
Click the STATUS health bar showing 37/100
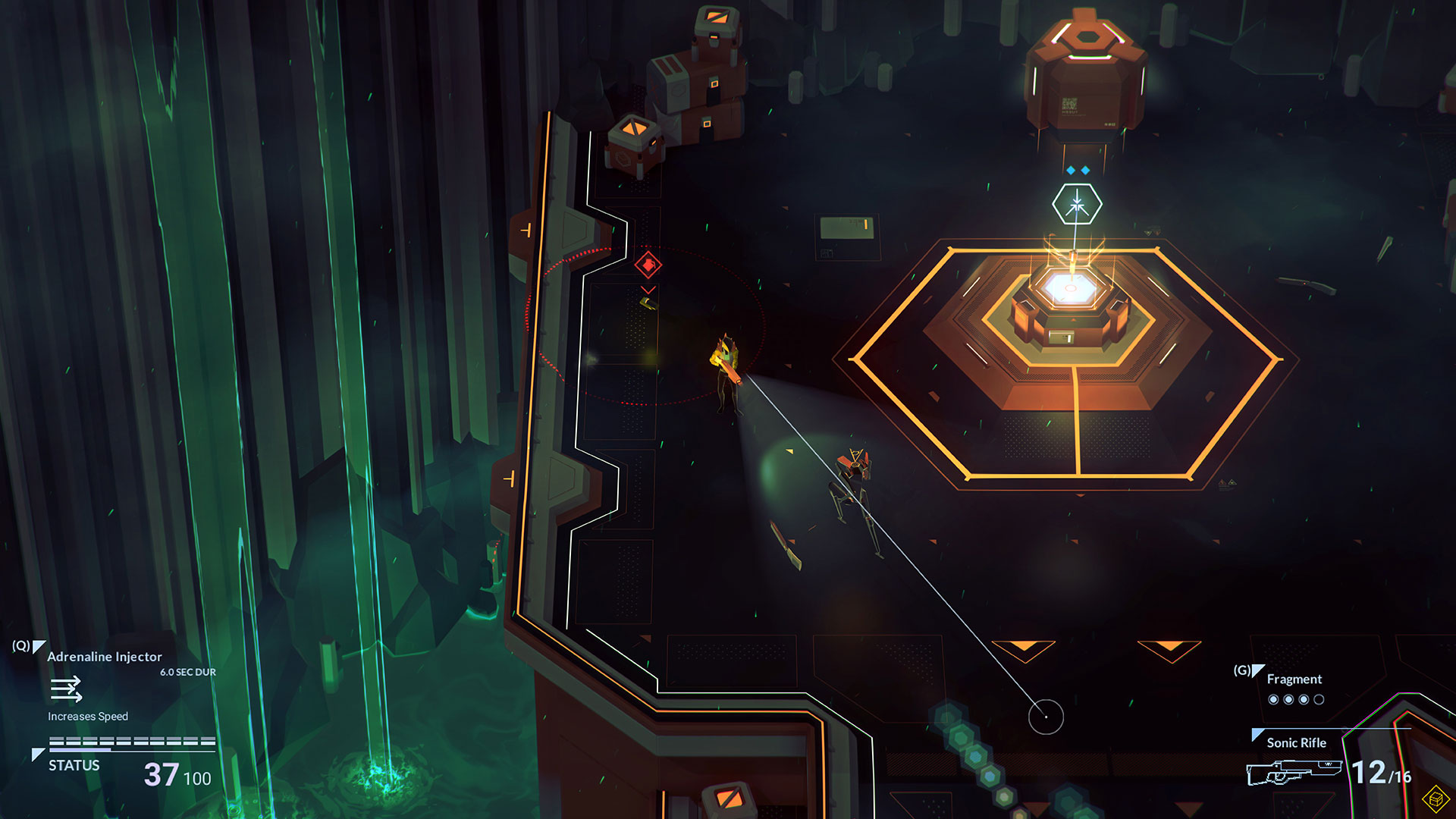[131, 741]
